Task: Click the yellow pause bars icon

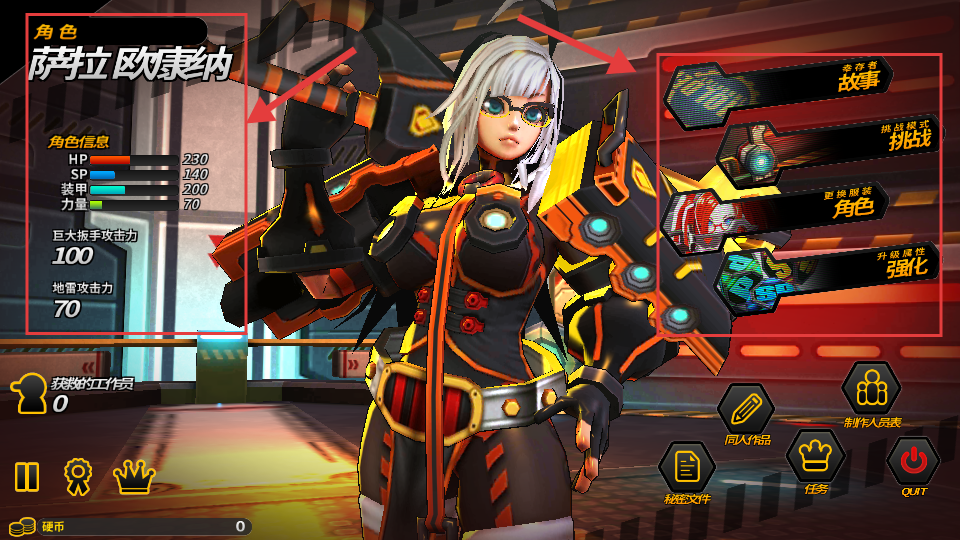Action: (x=27, y=476)
